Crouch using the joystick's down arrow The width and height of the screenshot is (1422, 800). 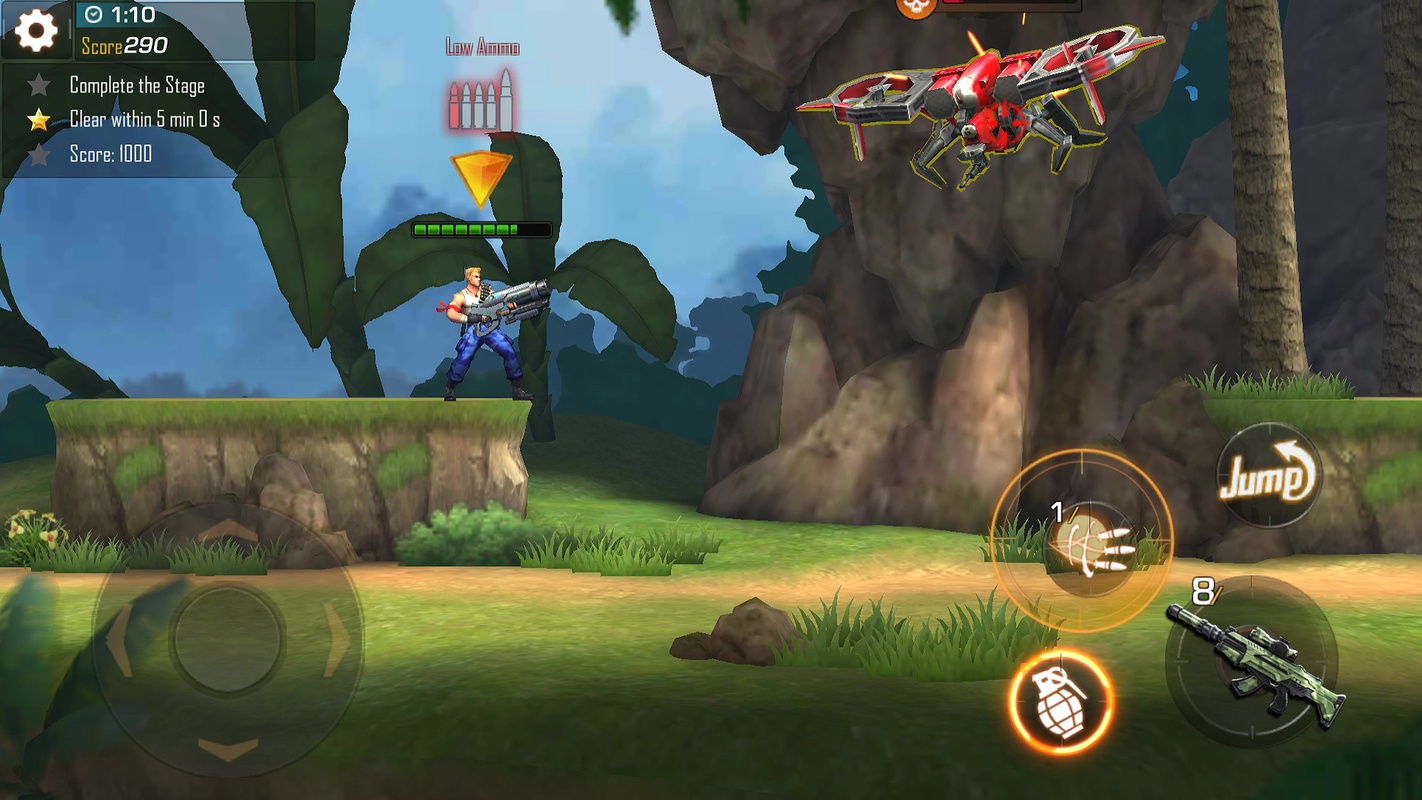pos(227,749)
